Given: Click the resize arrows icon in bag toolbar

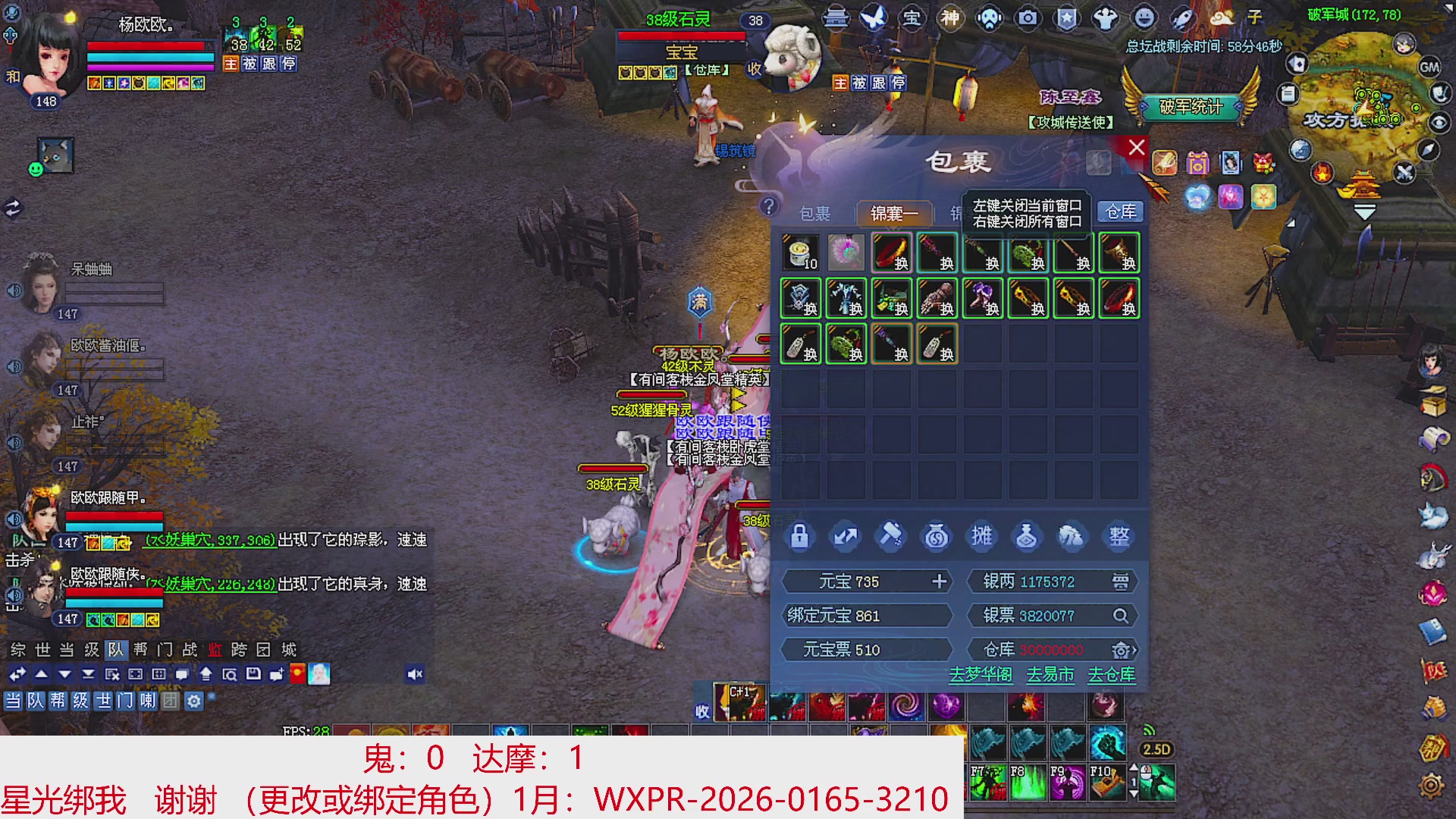Looking at the screenshot, I should 844,535.
